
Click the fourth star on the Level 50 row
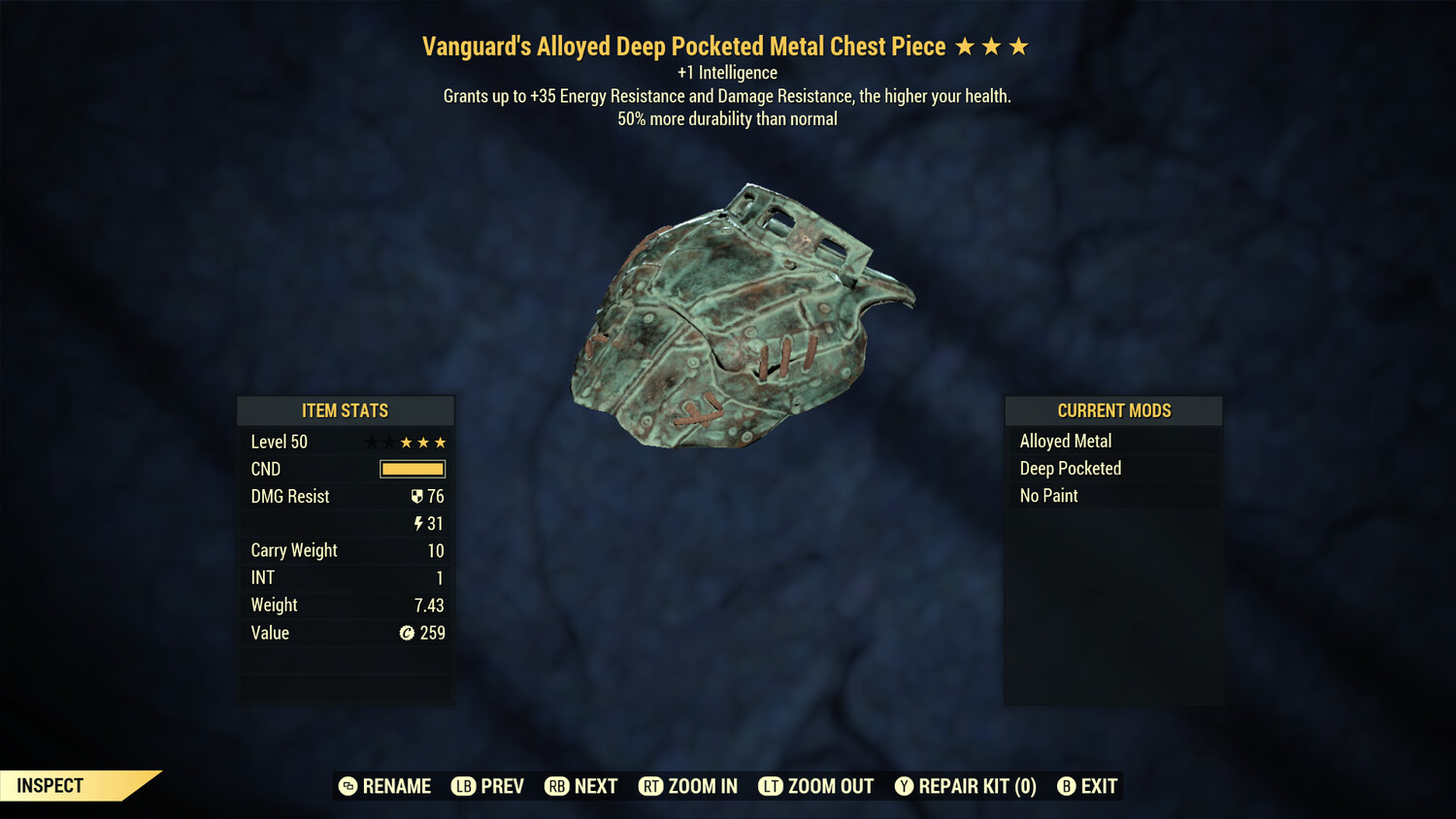(423, 442)
